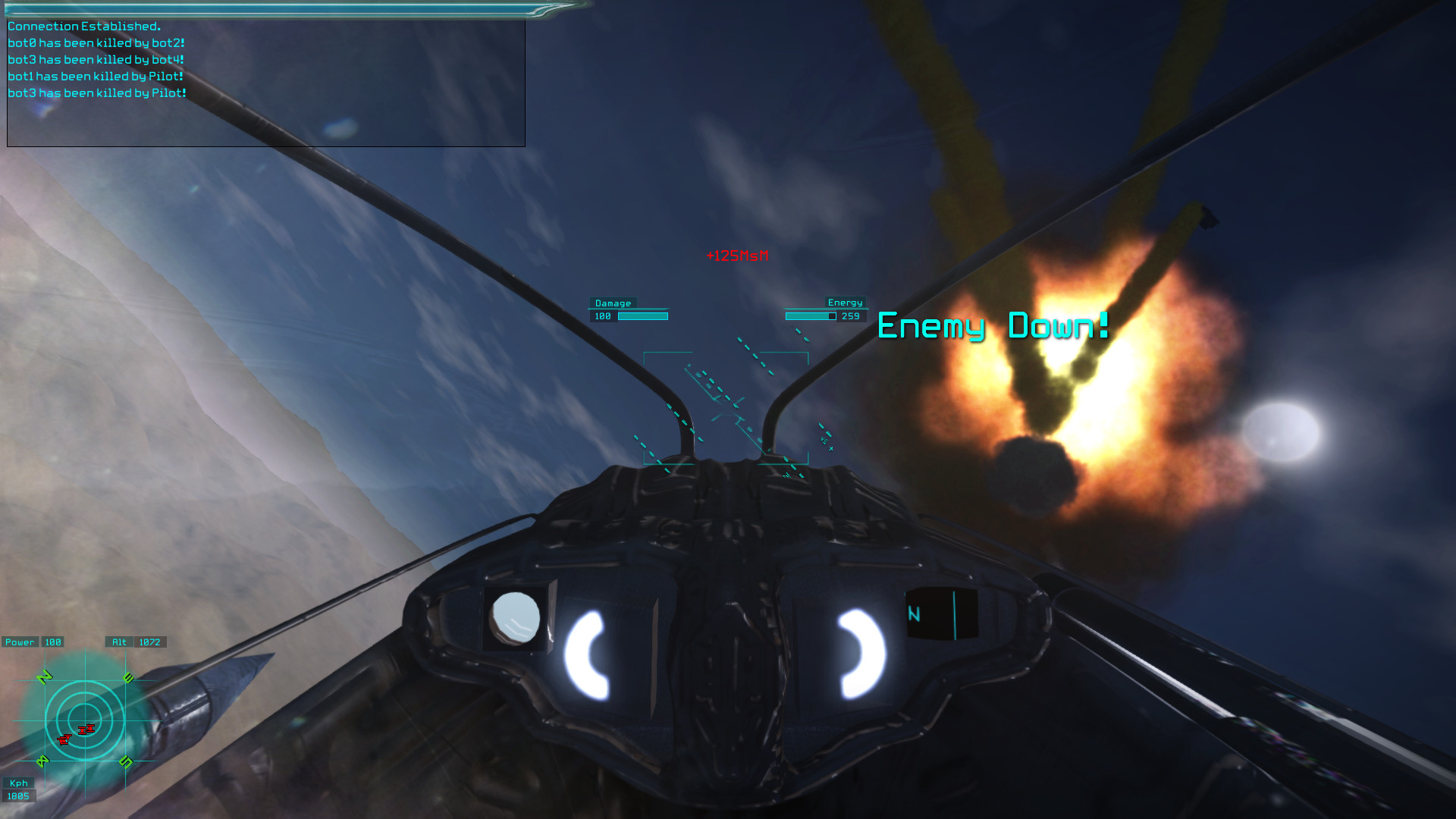The width and height of the screenshot is (1456, 819).
Task: Click the Damage label header
Action: (x=612, y=303)
